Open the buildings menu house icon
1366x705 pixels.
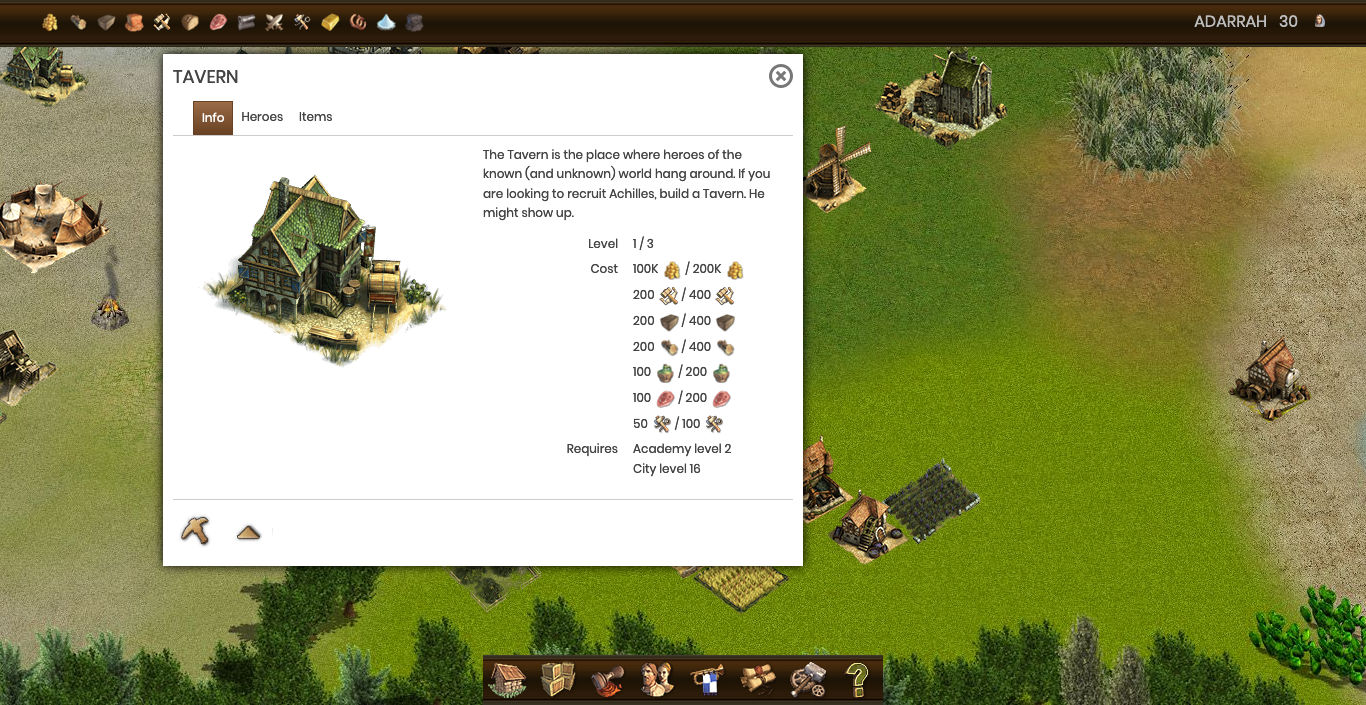pos(508,679)
